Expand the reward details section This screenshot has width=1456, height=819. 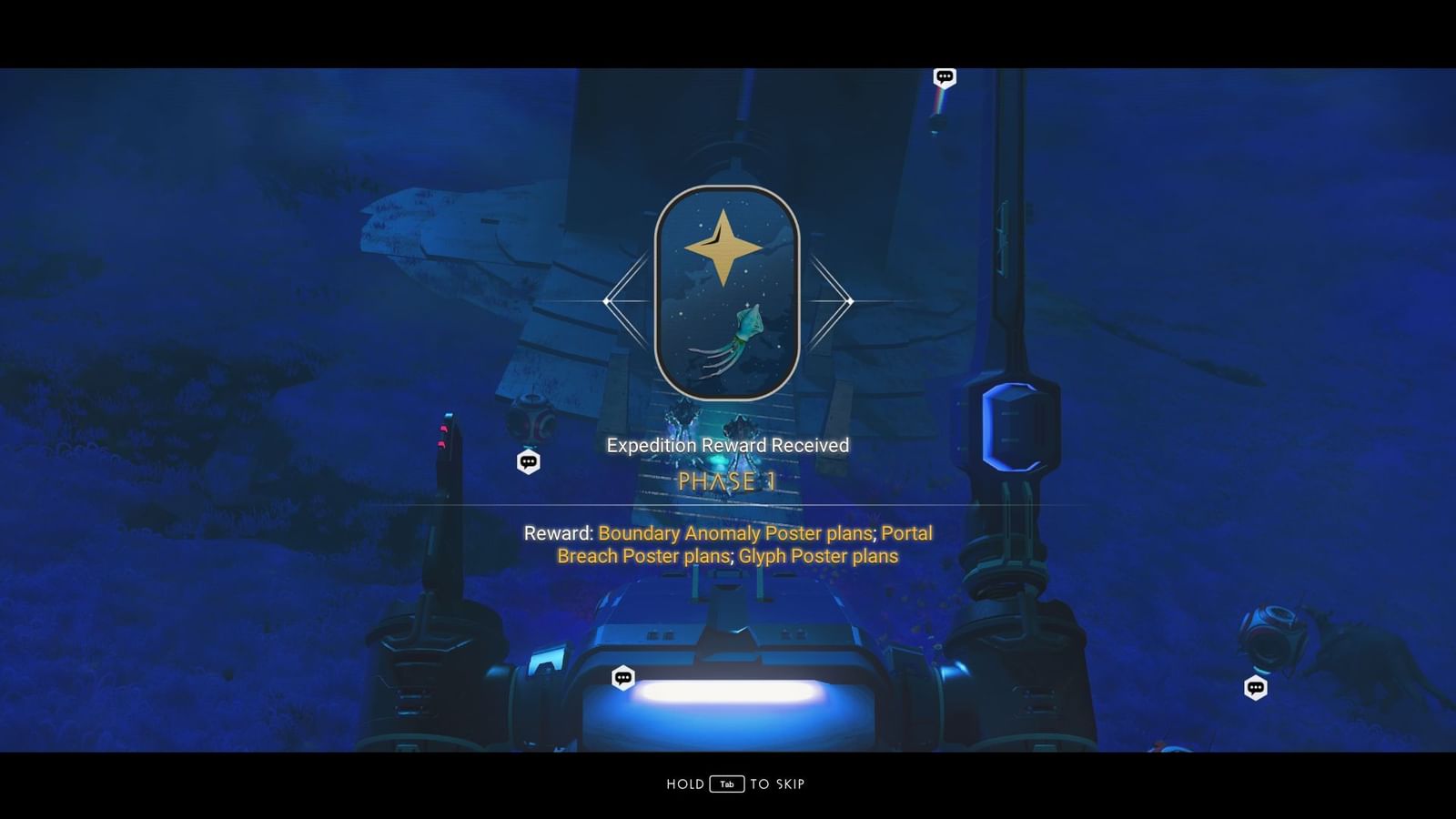pyautogui.click(x=728, y=544)
